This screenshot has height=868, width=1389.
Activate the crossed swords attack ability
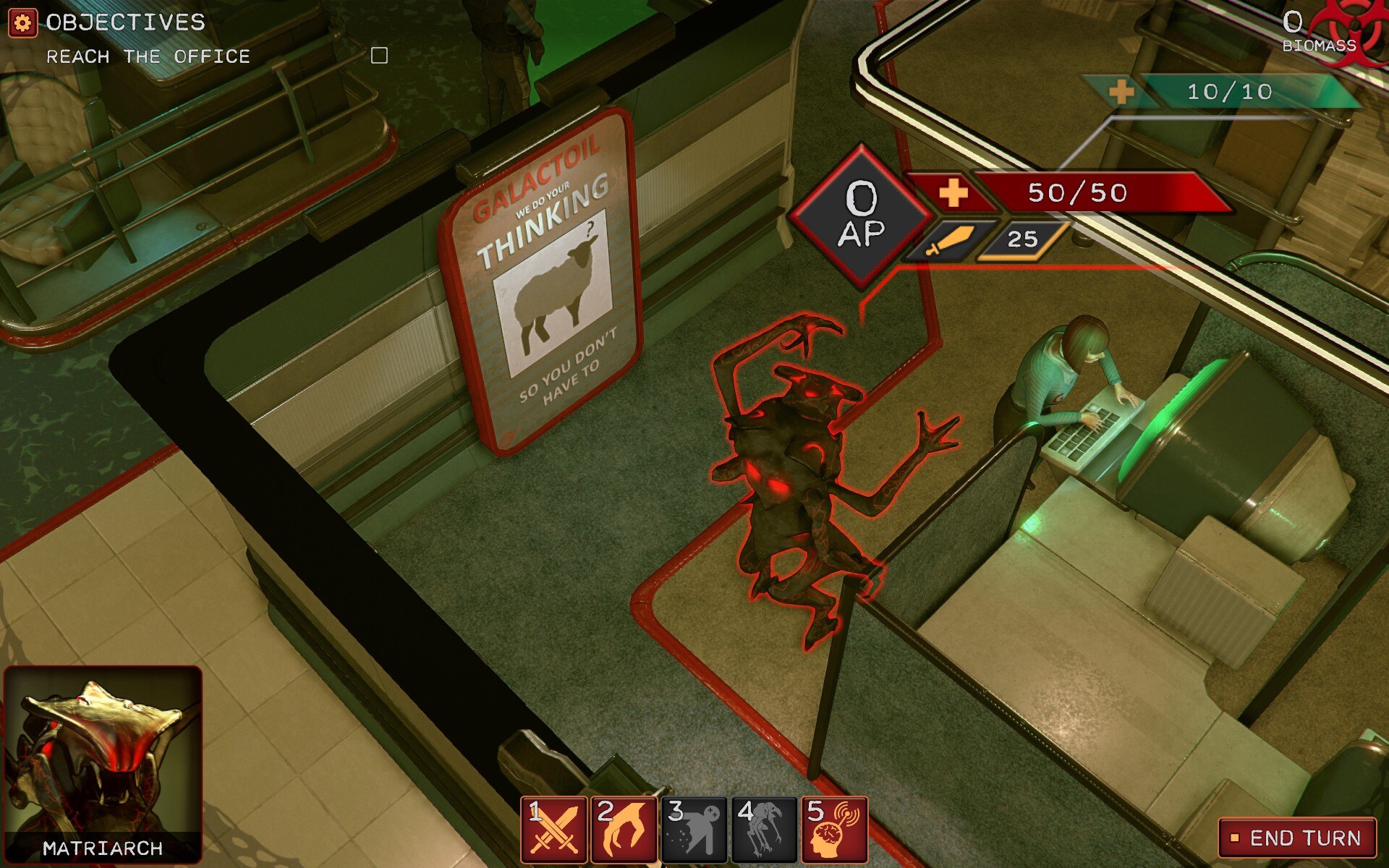click(553, 830)
